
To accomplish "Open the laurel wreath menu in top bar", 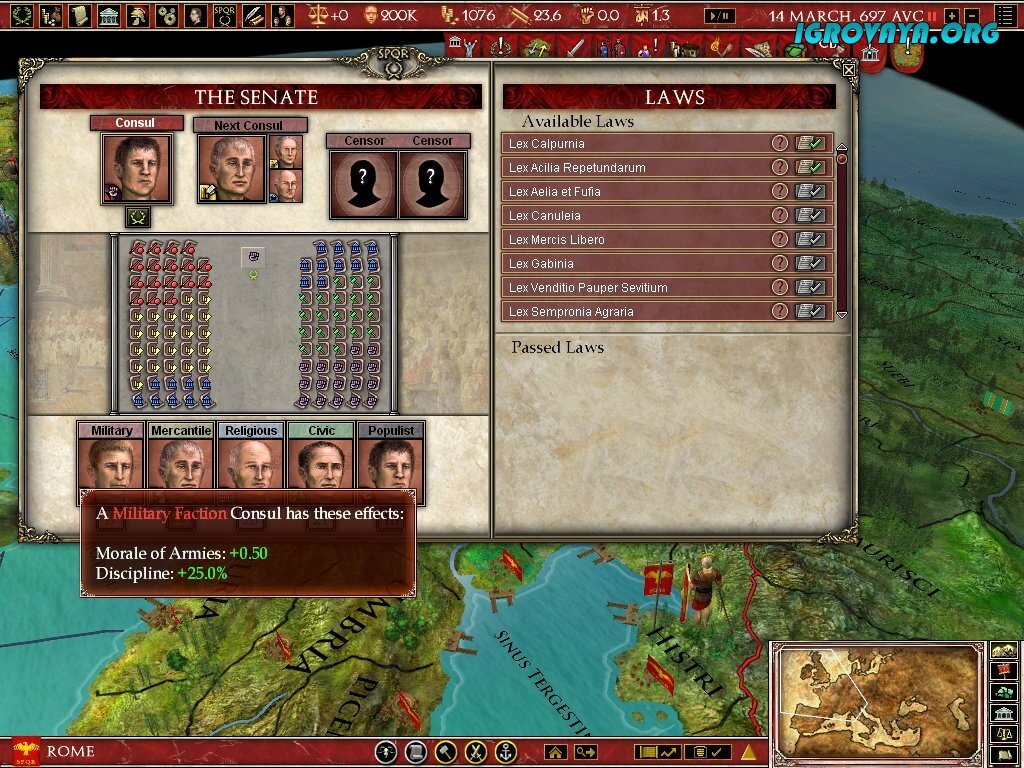I will [x=22, y=15].
